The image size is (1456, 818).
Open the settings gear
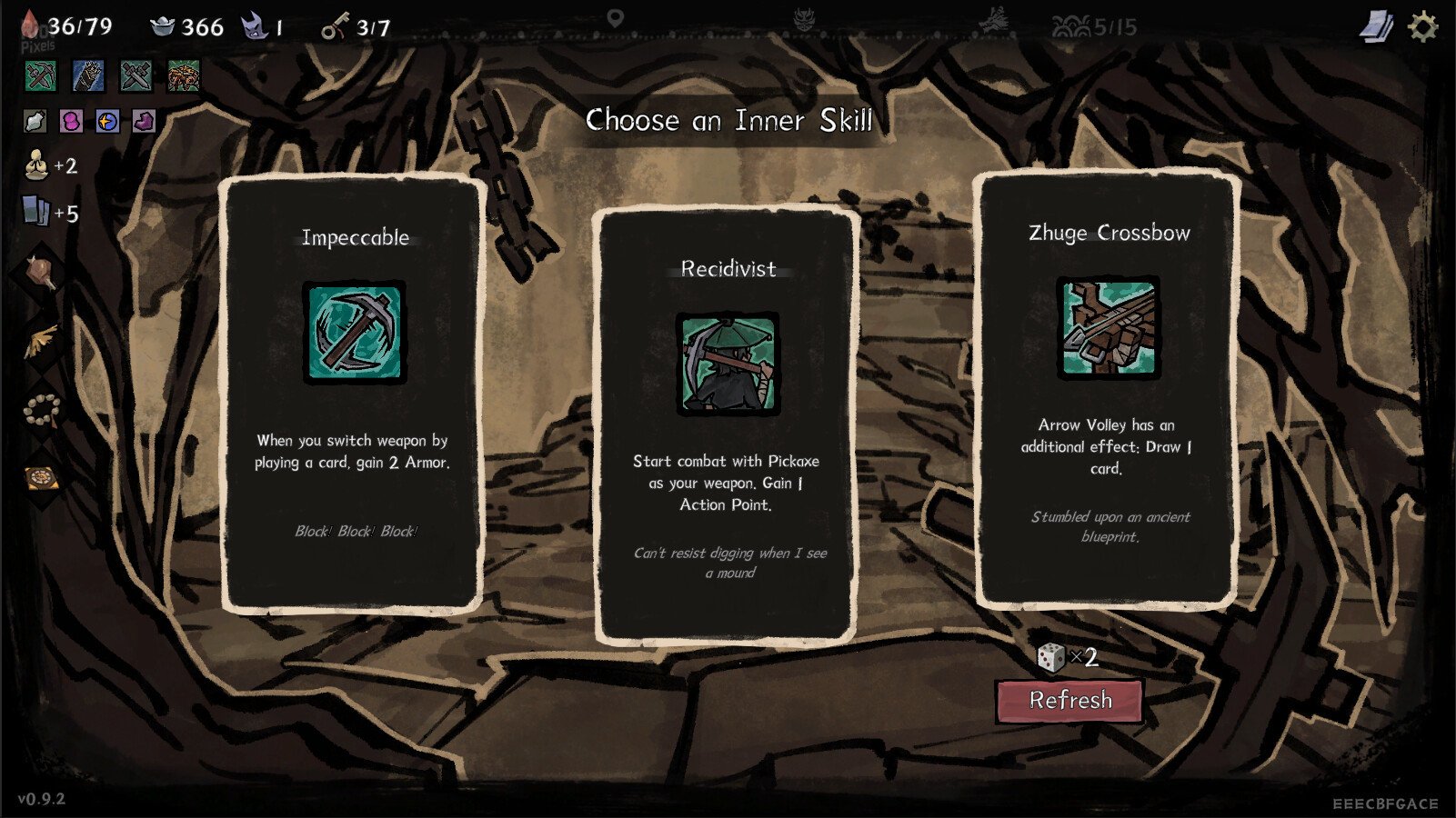tap(1422, 27)
